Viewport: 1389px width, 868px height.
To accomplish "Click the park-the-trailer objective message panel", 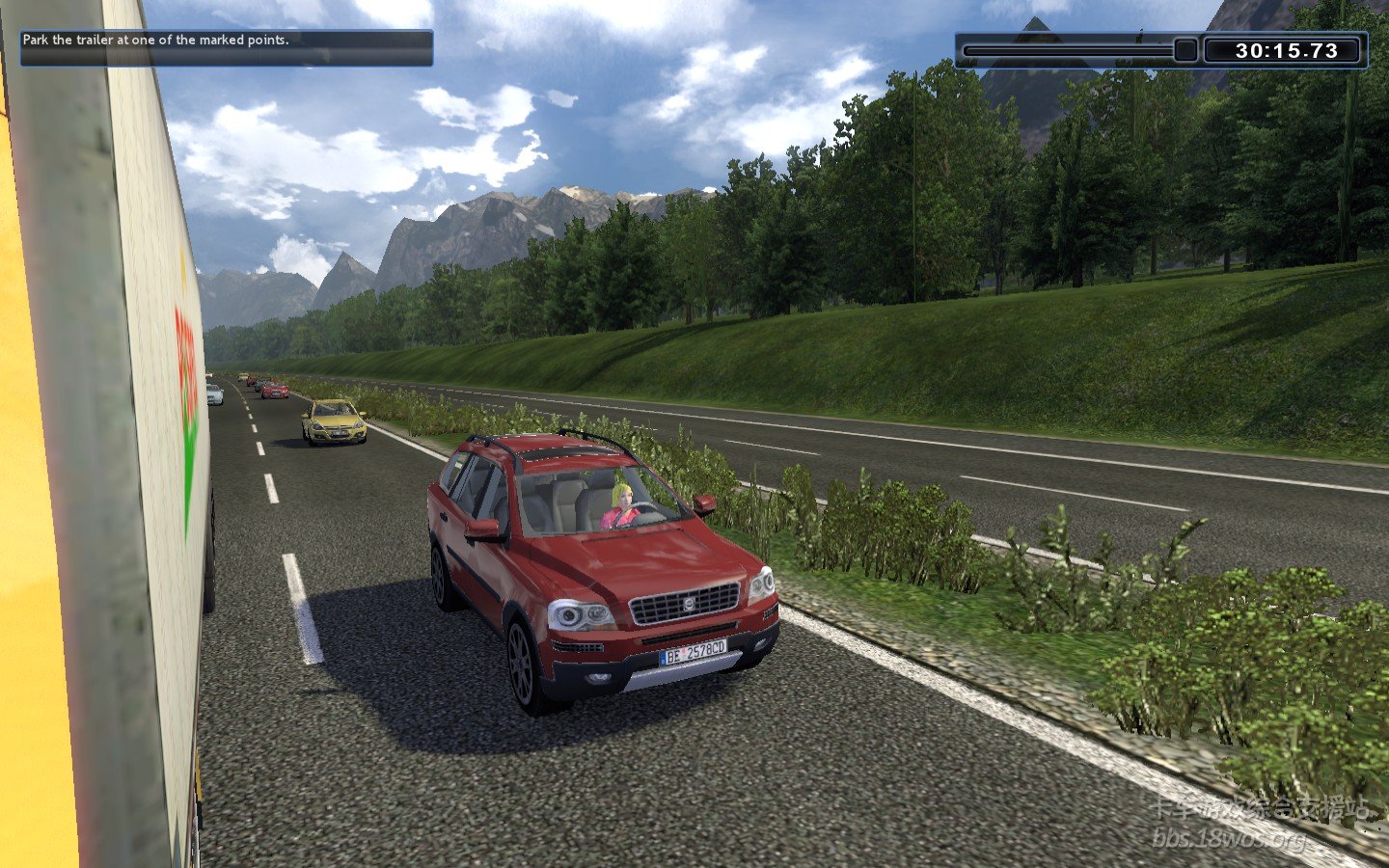I will coord(227,47).
